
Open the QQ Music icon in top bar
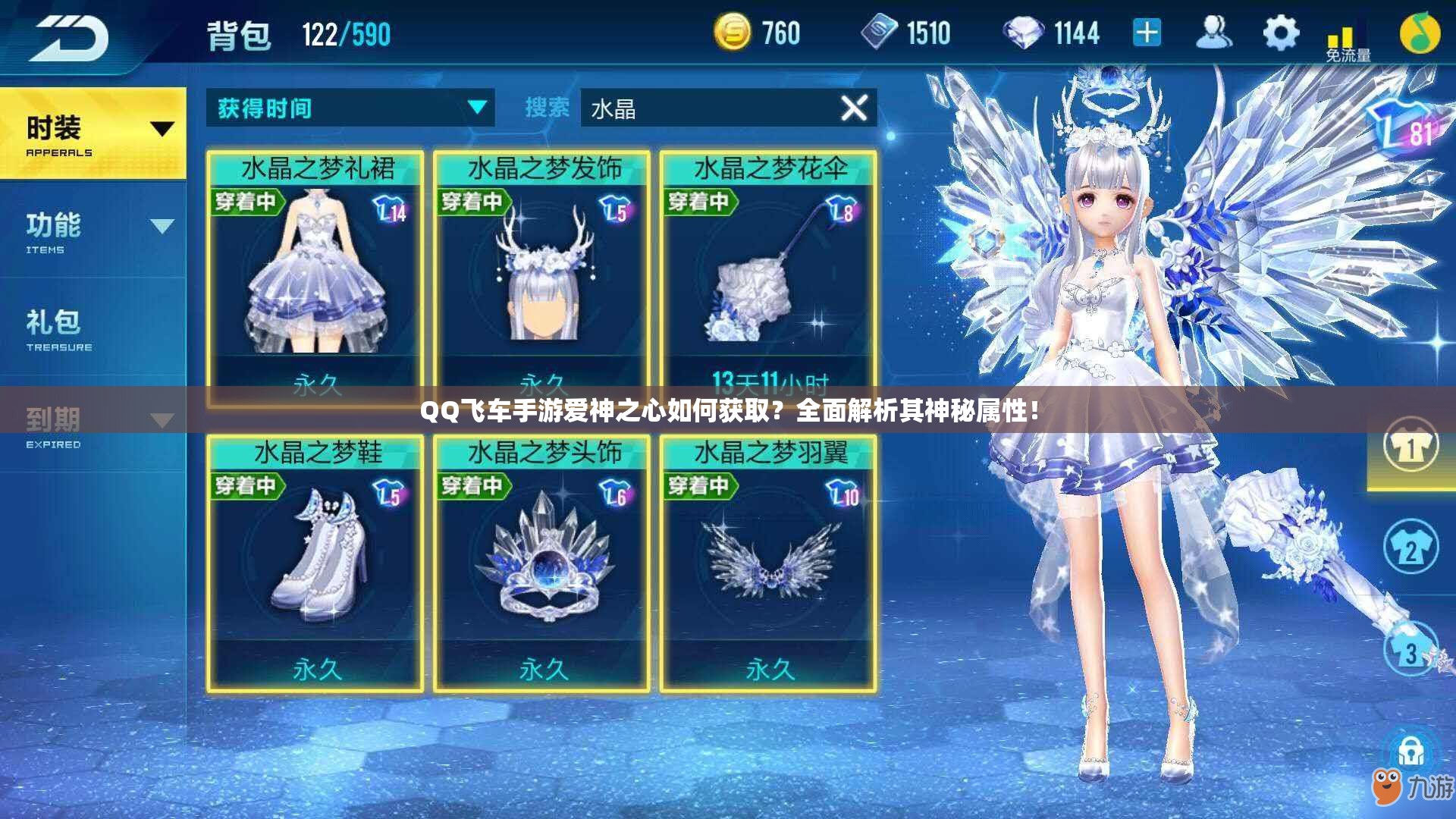click(x=1422, y=32)
